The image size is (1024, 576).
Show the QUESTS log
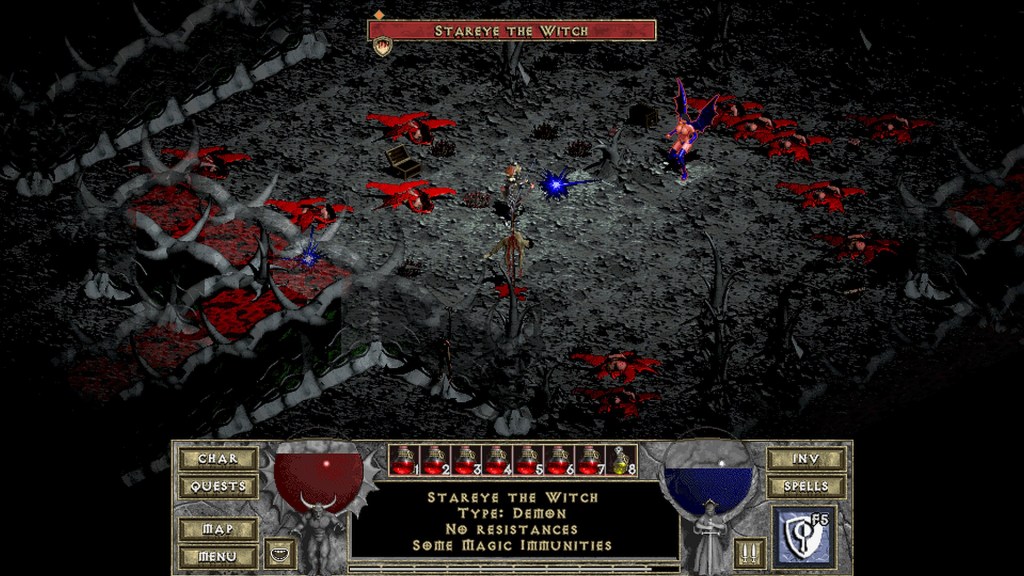pos(218,487)
